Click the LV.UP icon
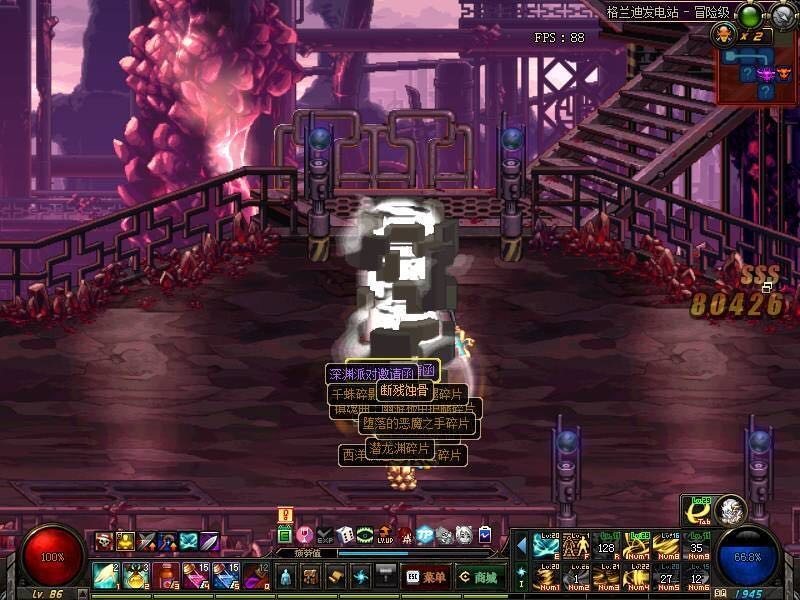The width and height of the screenshot is (800, 600). pos(385,535)
